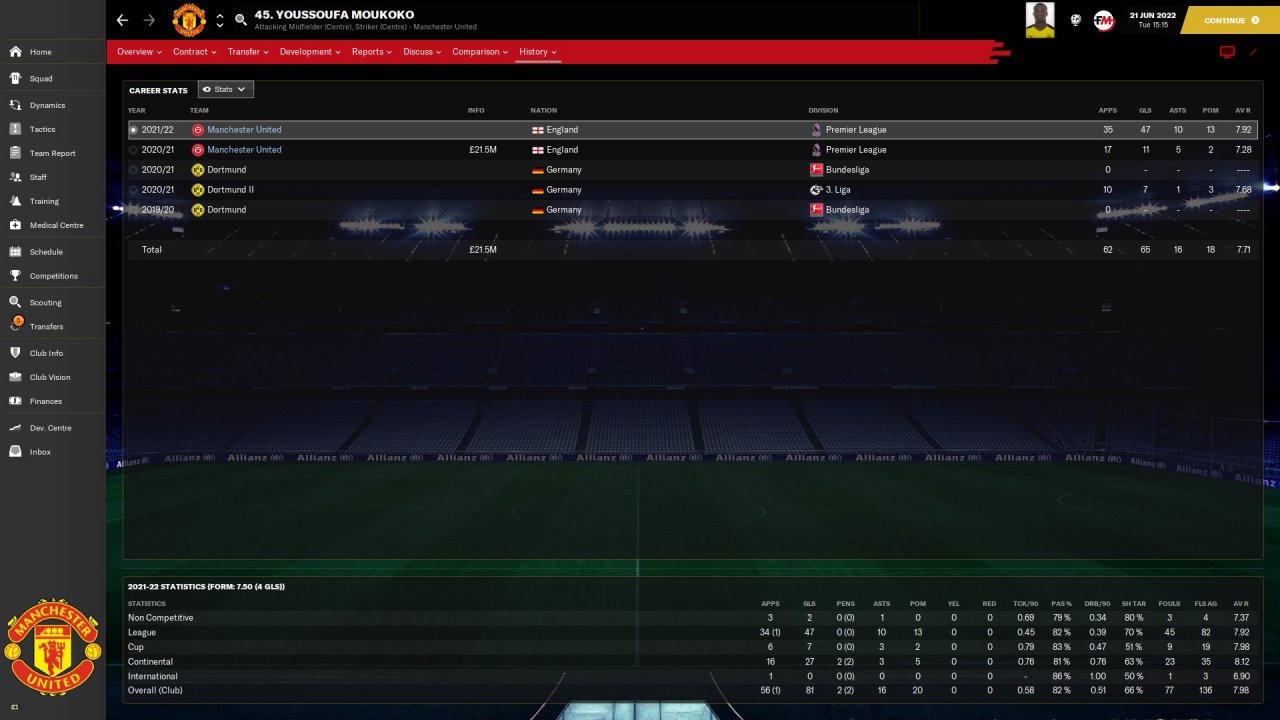Image resolution: width=1280 pixels, height=720 pixels.
Task: Go to Squad in the sidebar
Action: (x=41, y=79)
